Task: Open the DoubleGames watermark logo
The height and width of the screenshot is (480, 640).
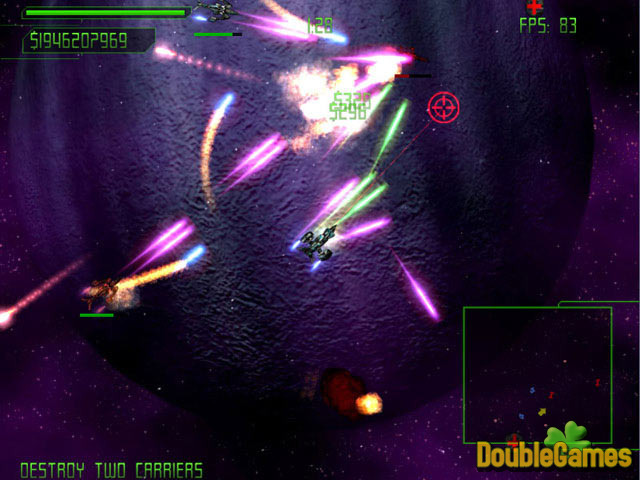Action: tap(553, 452)
